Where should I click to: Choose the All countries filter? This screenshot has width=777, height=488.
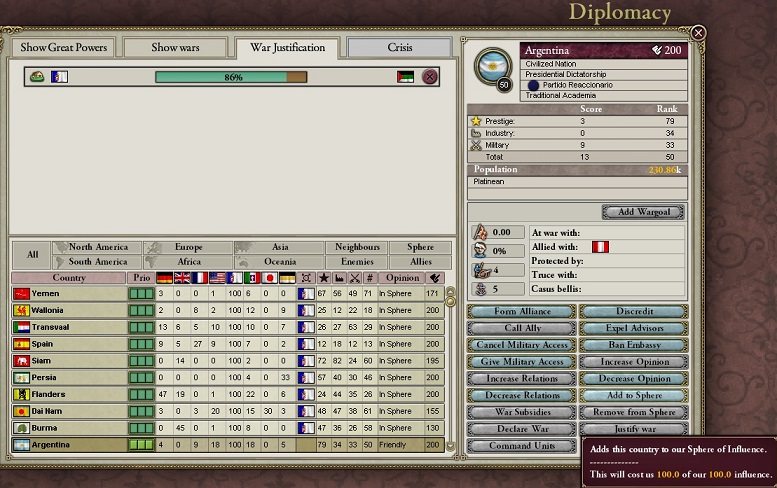click(32, 254)
